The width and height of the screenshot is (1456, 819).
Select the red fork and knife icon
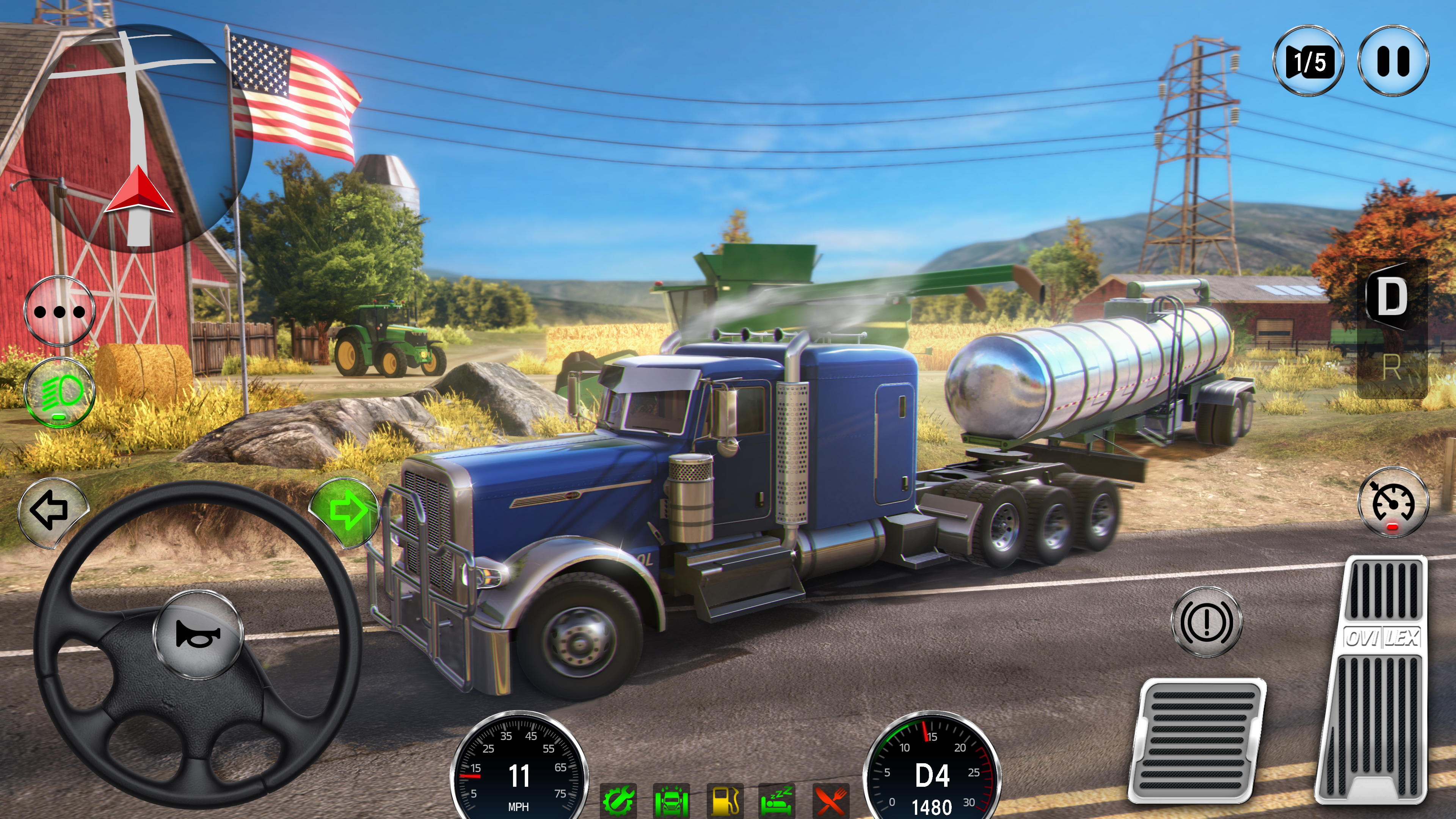(830, 800)
